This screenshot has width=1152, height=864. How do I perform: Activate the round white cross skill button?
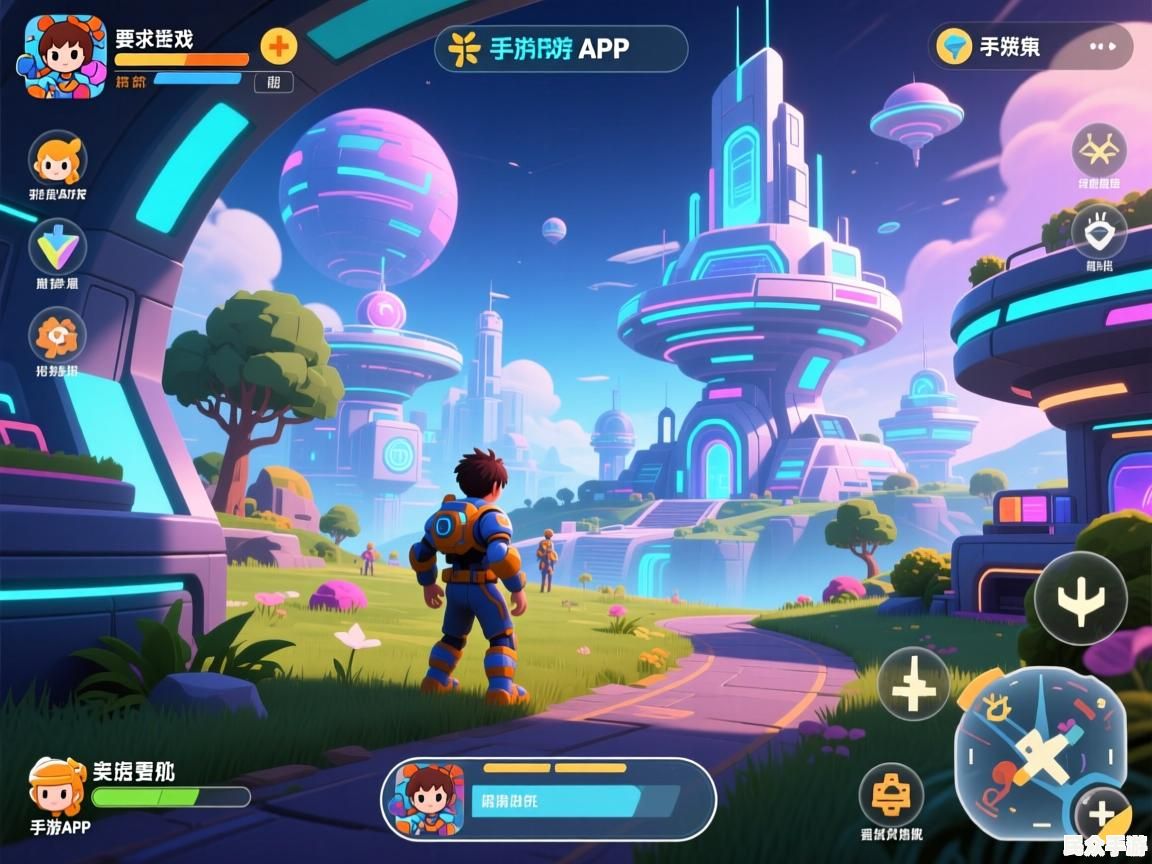(x=913, y=683)
